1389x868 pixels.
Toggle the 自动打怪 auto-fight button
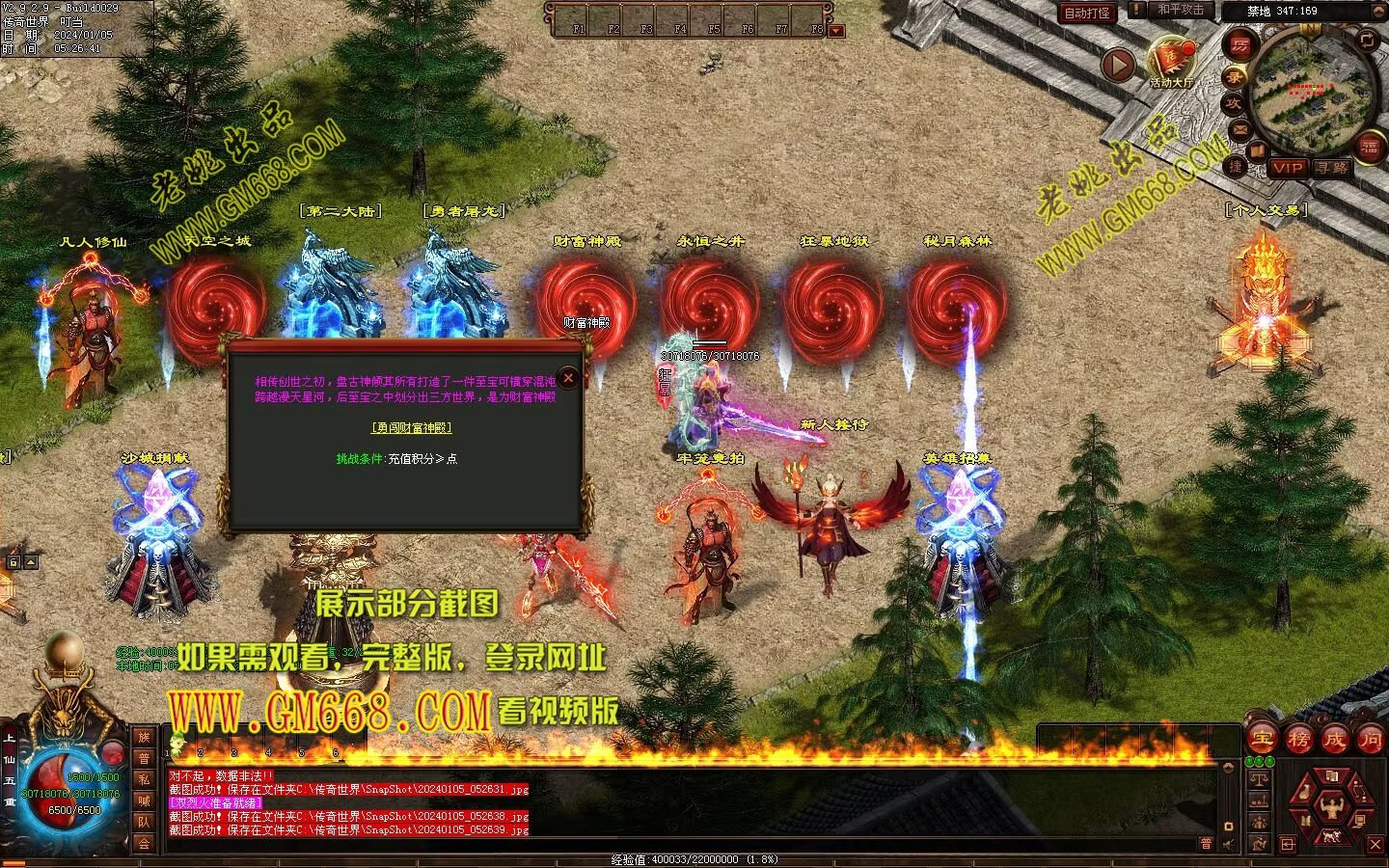(1087, 13)
